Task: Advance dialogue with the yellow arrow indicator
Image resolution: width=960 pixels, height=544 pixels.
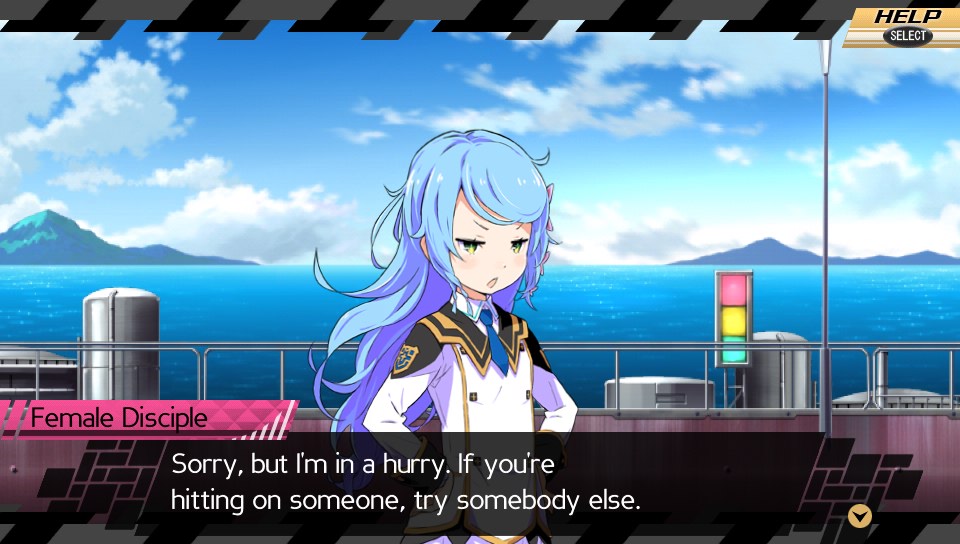Action: [x=859, y=516]
